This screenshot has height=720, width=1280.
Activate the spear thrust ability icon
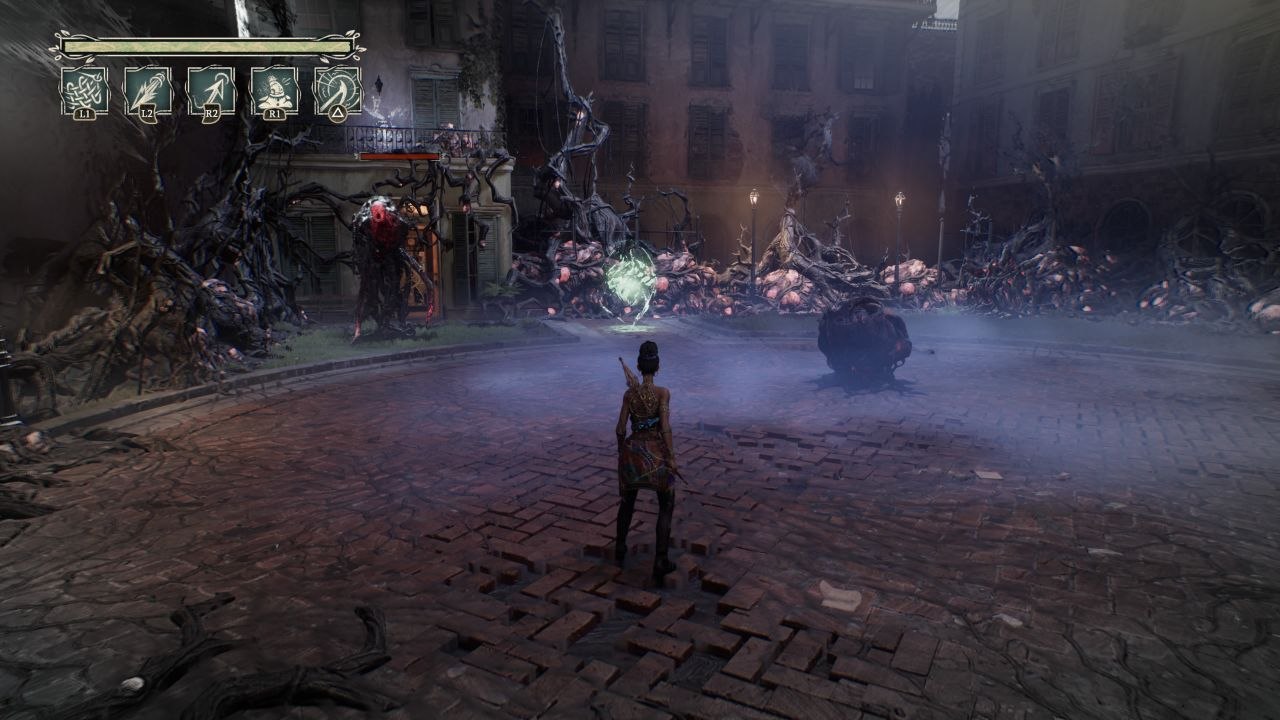click(x=148, y=91)
